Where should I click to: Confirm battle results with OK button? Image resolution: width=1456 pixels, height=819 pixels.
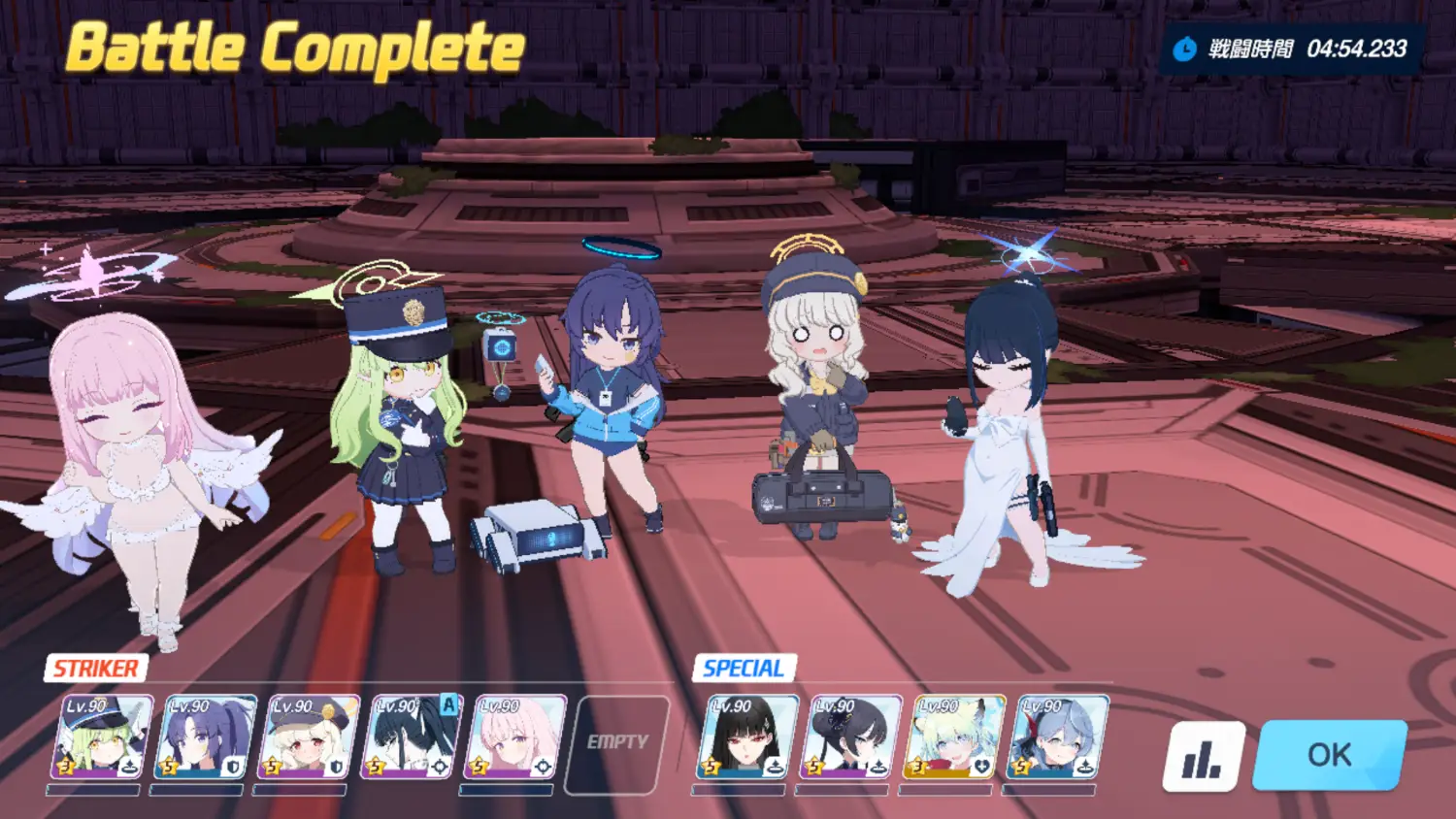1329,754
